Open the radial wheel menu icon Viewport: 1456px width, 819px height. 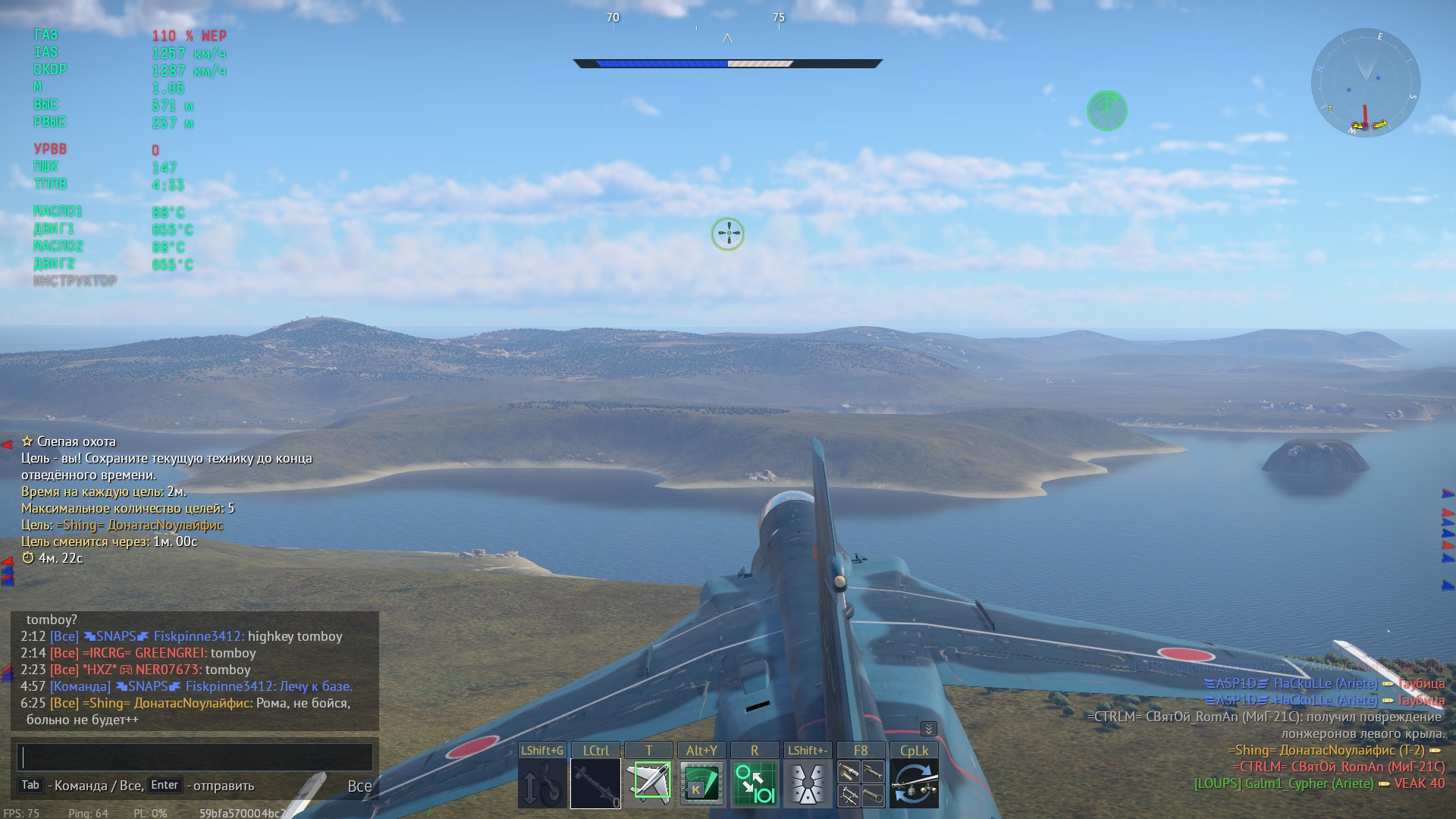(x=808, y=784)
